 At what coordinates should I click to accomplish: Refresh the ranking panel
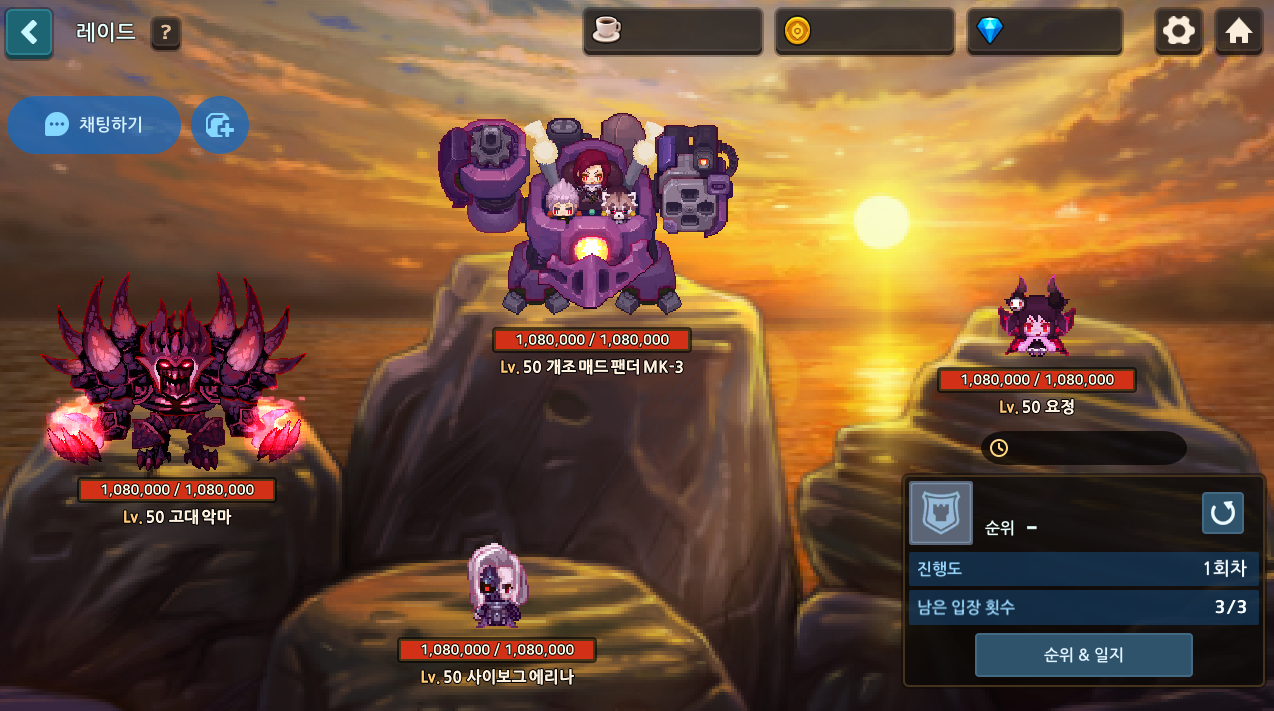1222,513
